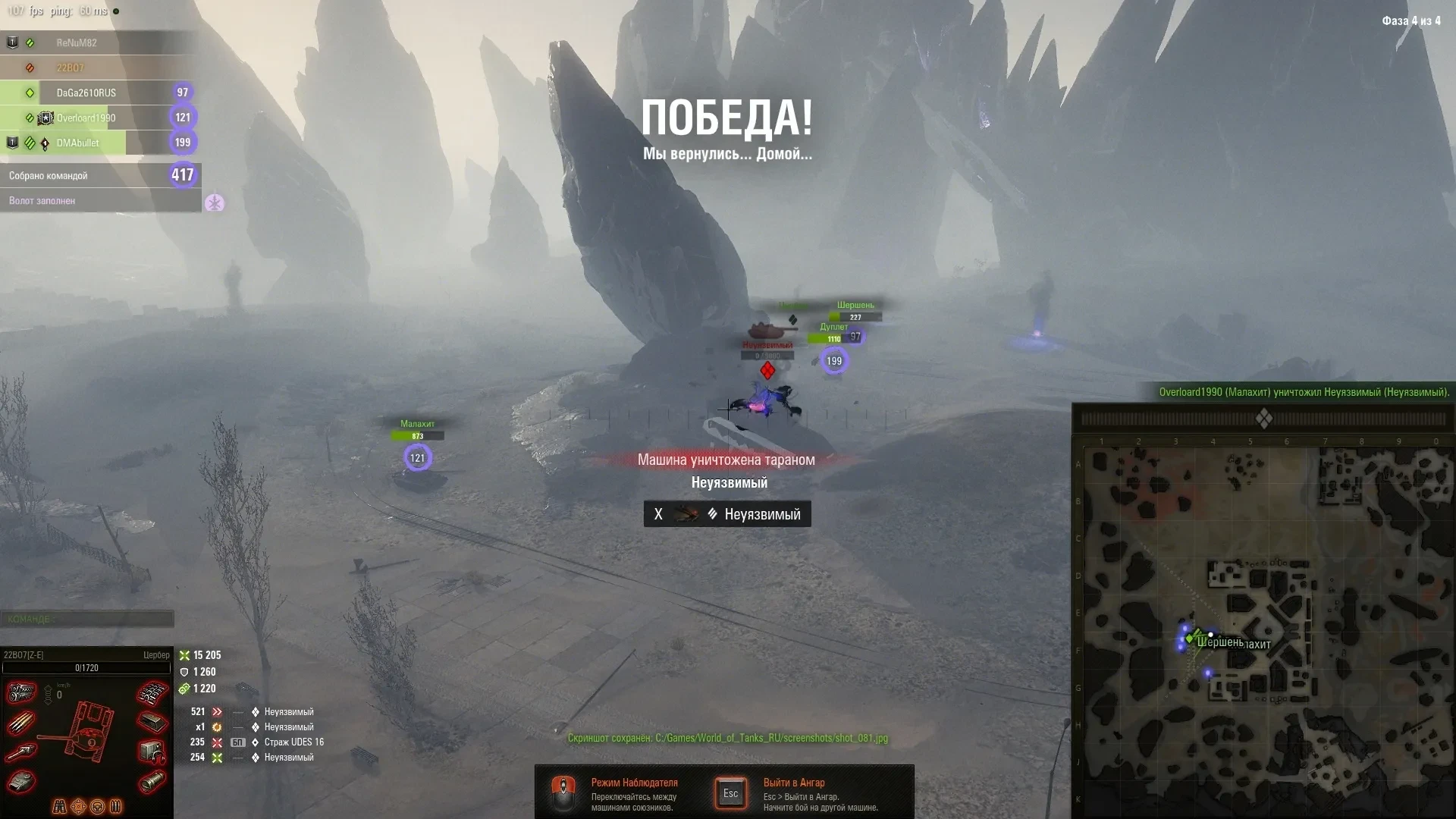Click the purple snowflake icon beside Волот заполнен

click(x=215, y=203)
